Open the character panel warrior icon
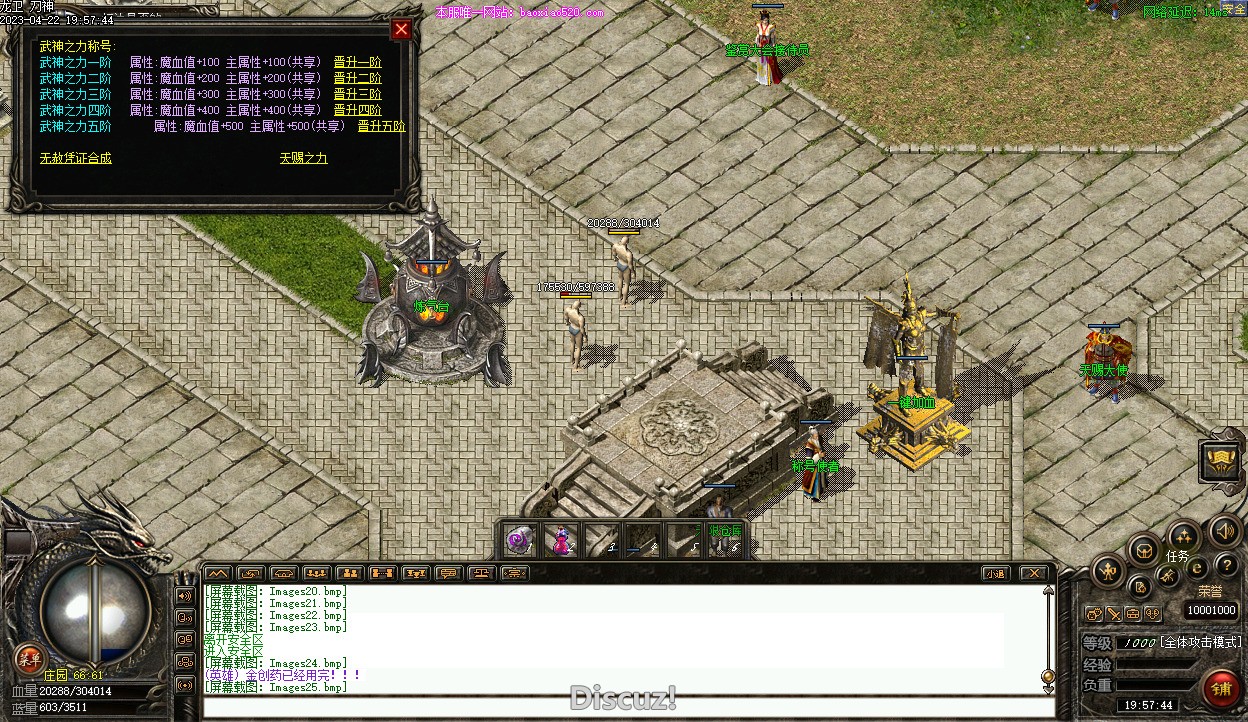1248x722 pixels. [x=1107, y=572]
